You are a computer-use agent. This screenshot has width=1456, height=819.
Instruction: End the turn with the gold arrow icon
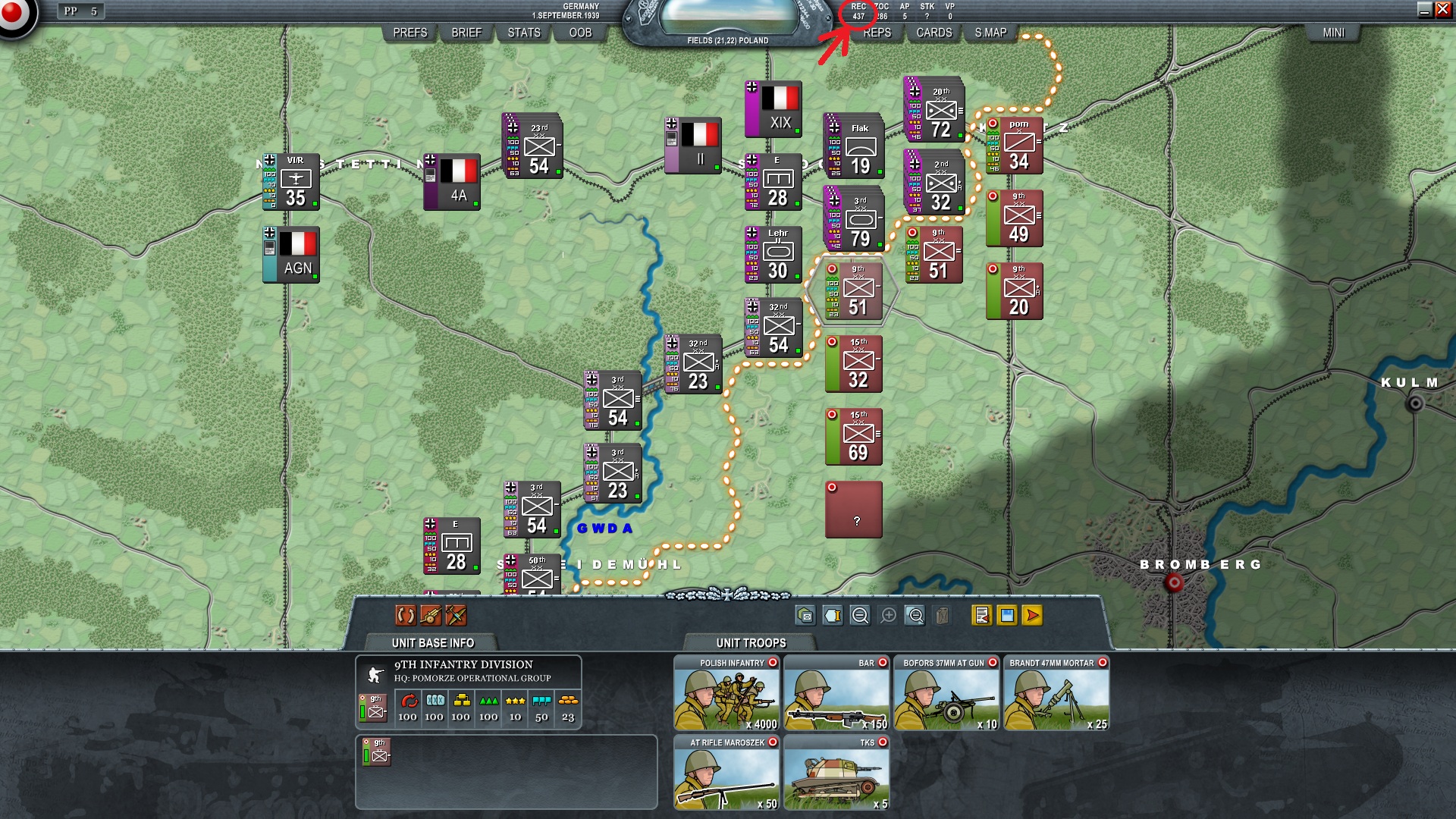click(x=1031, y=616)
